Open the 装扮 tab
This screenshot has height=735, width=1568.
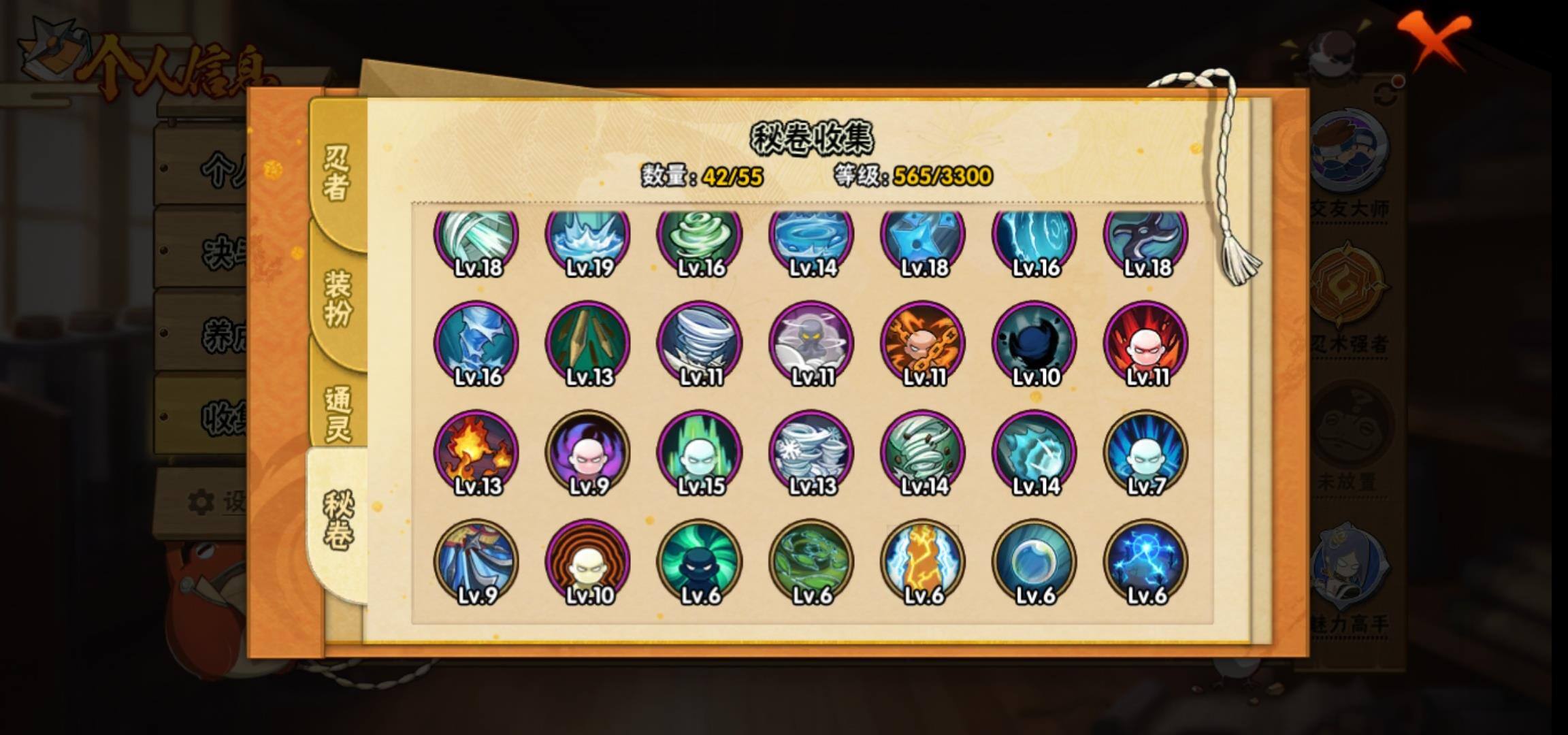tap(338, 297)
